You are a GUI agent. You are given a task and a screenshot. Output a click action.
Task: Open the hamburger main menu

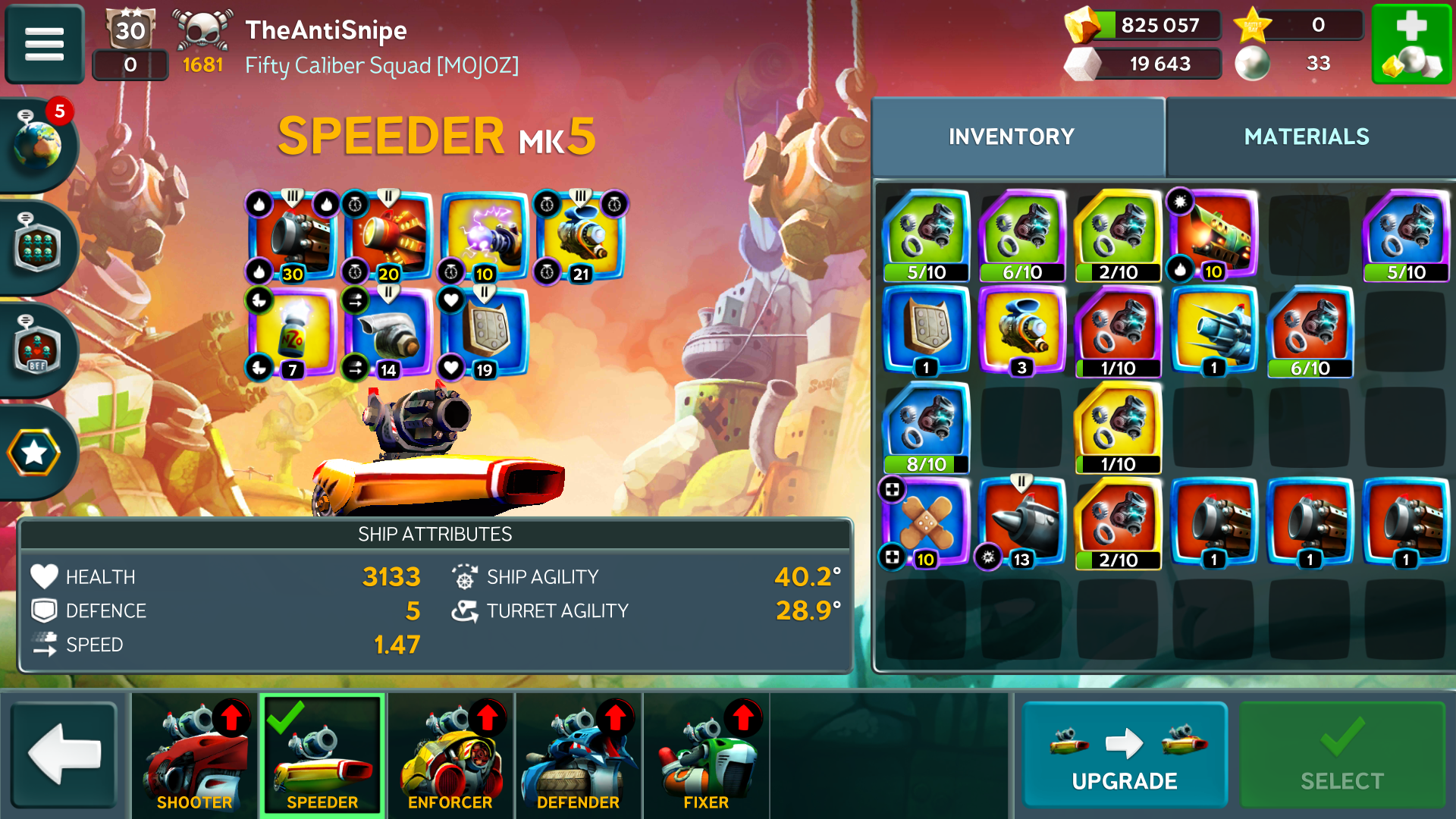point(44,43)
